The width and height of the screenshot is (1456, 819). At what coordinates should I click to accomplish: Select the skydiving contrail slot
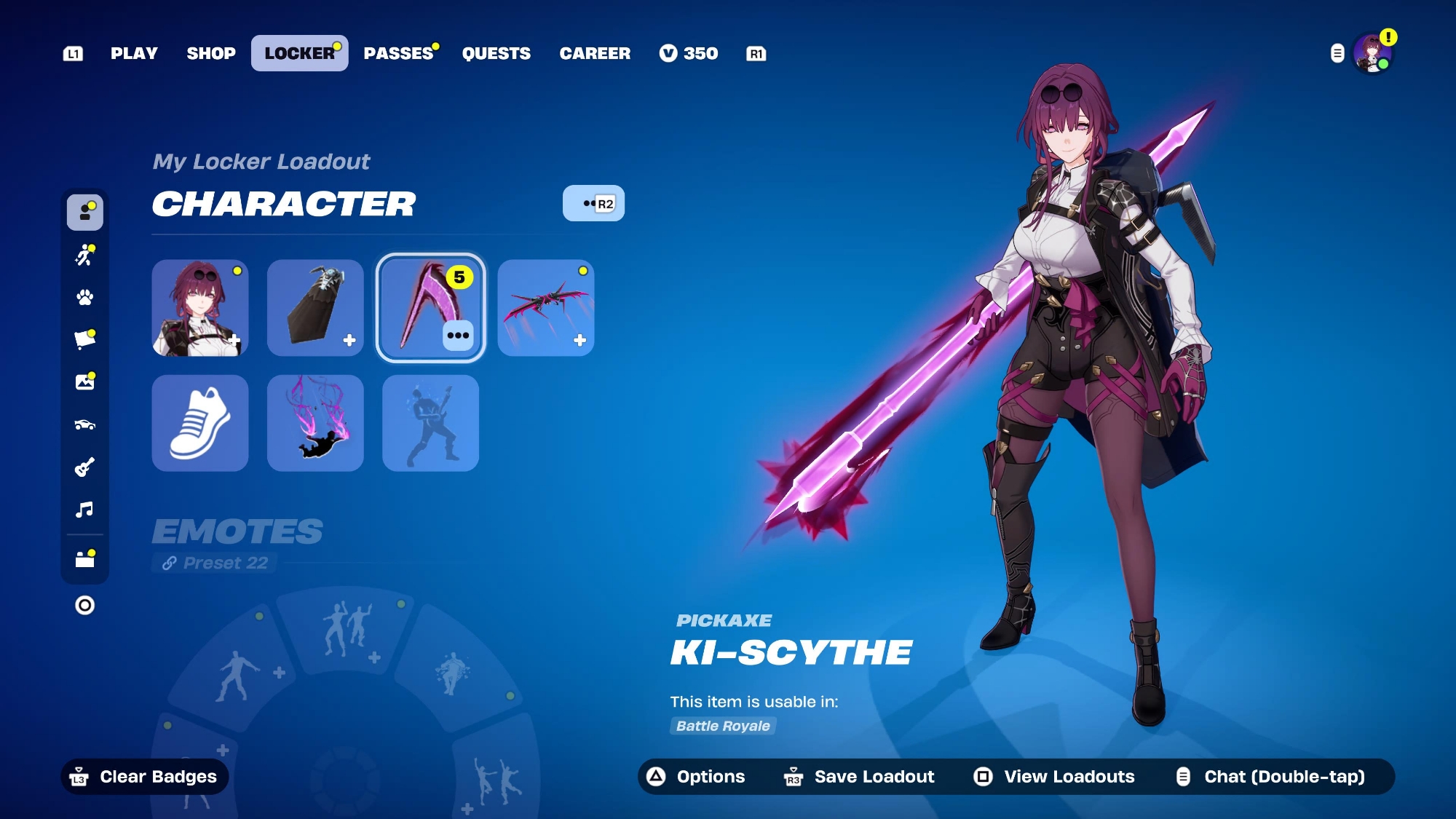pyautogui.click(x=315, y=423)
